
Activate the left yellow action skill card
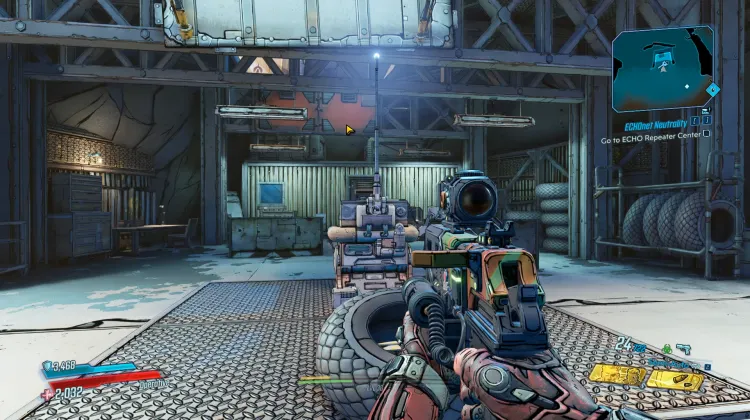[616, 376]
